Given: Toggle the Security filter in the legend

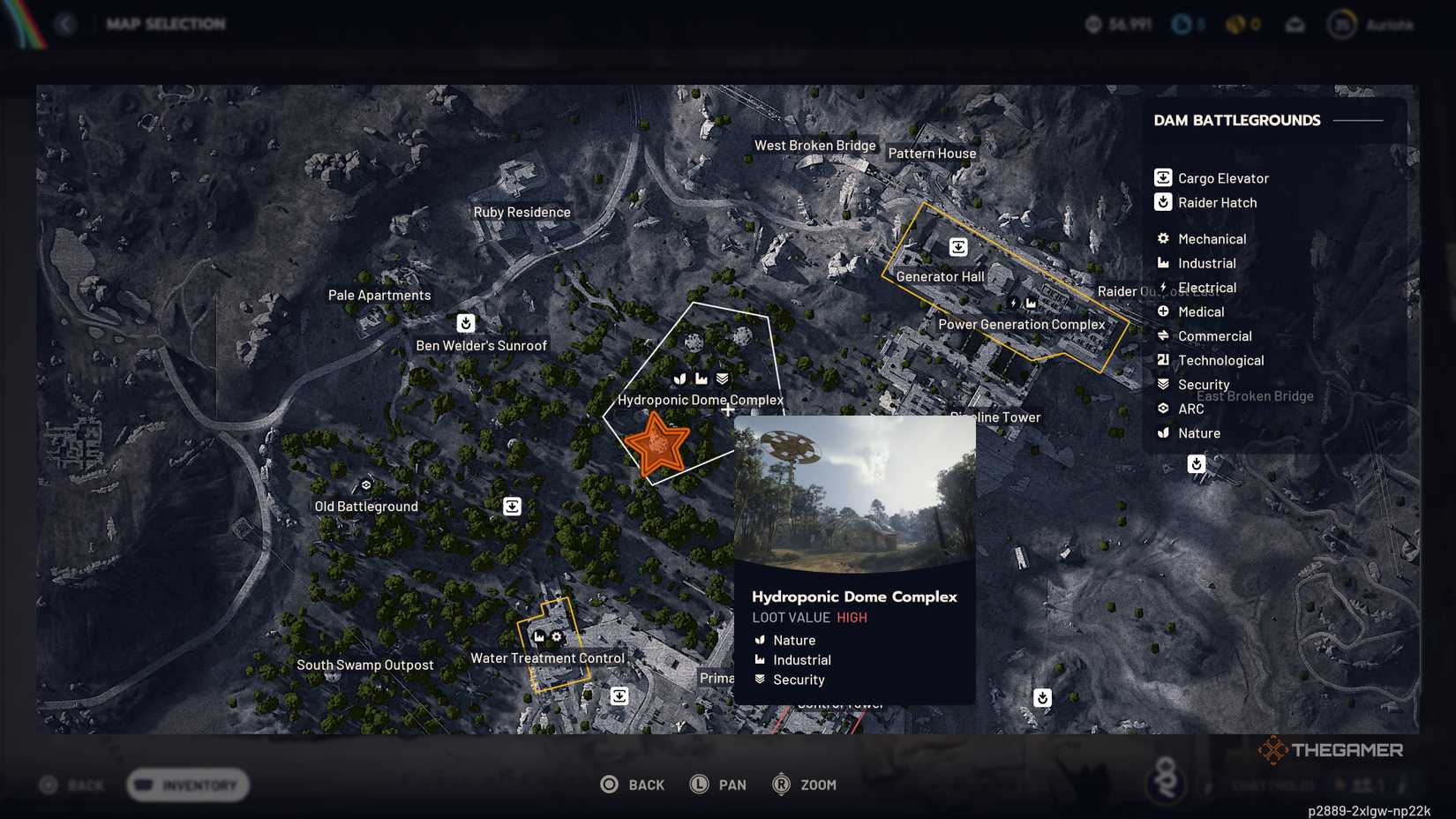Looking at the screenshot, I should pos(1162,384).
